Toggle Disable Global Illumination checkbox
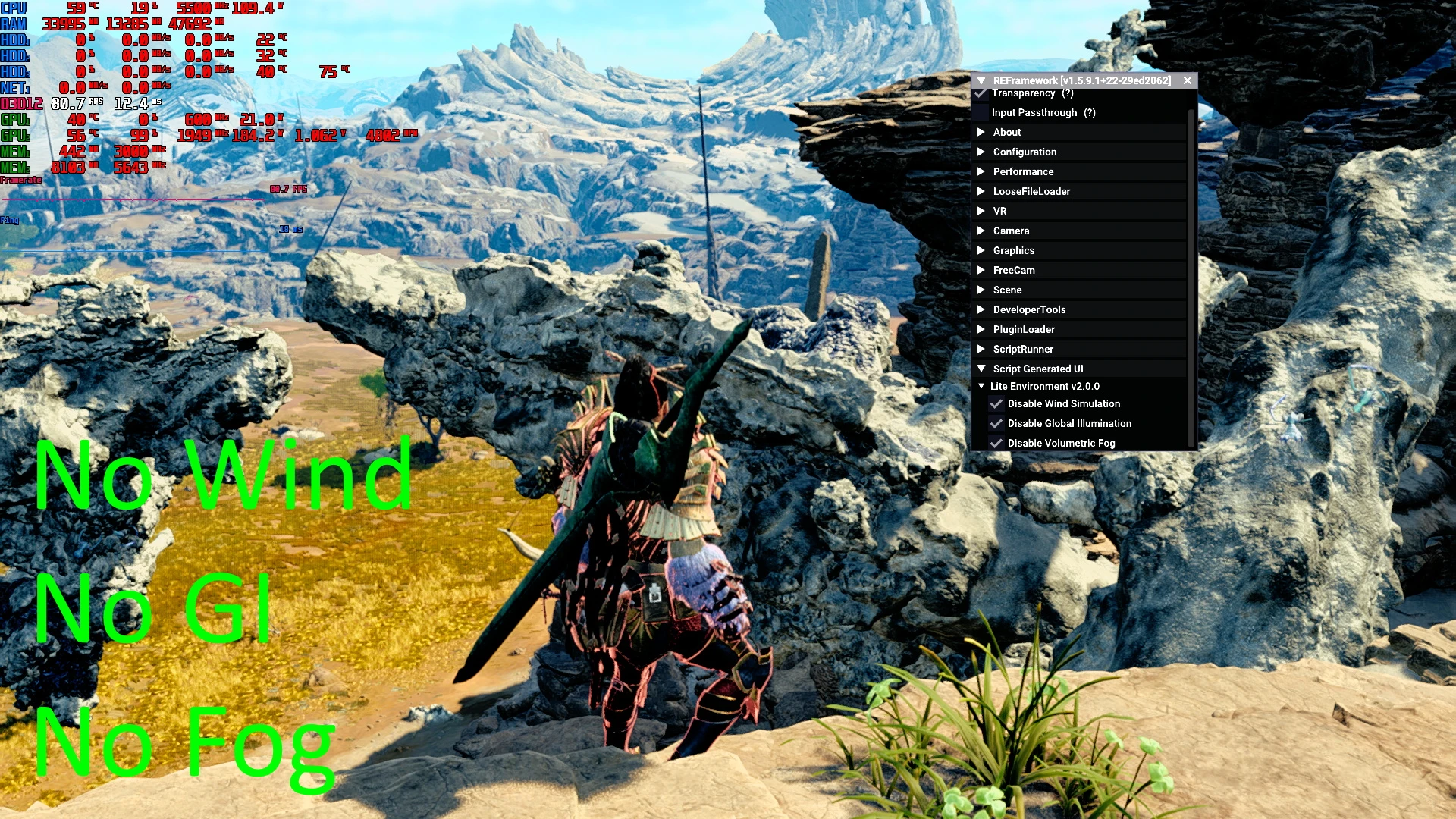The height and width of the screenshot is (819, 1456). 996,424
